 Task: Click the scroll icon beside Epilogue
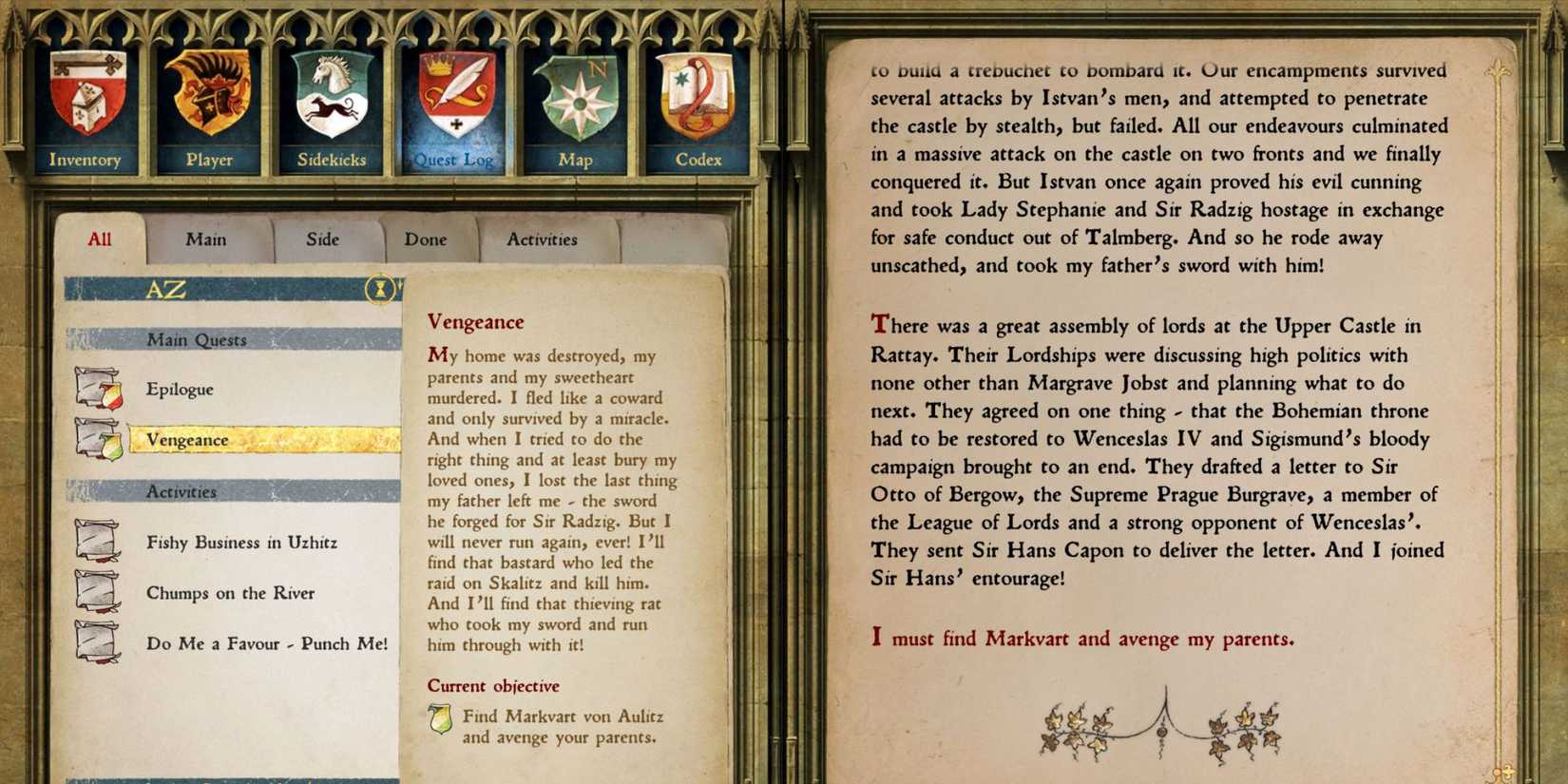coord(97,389)
